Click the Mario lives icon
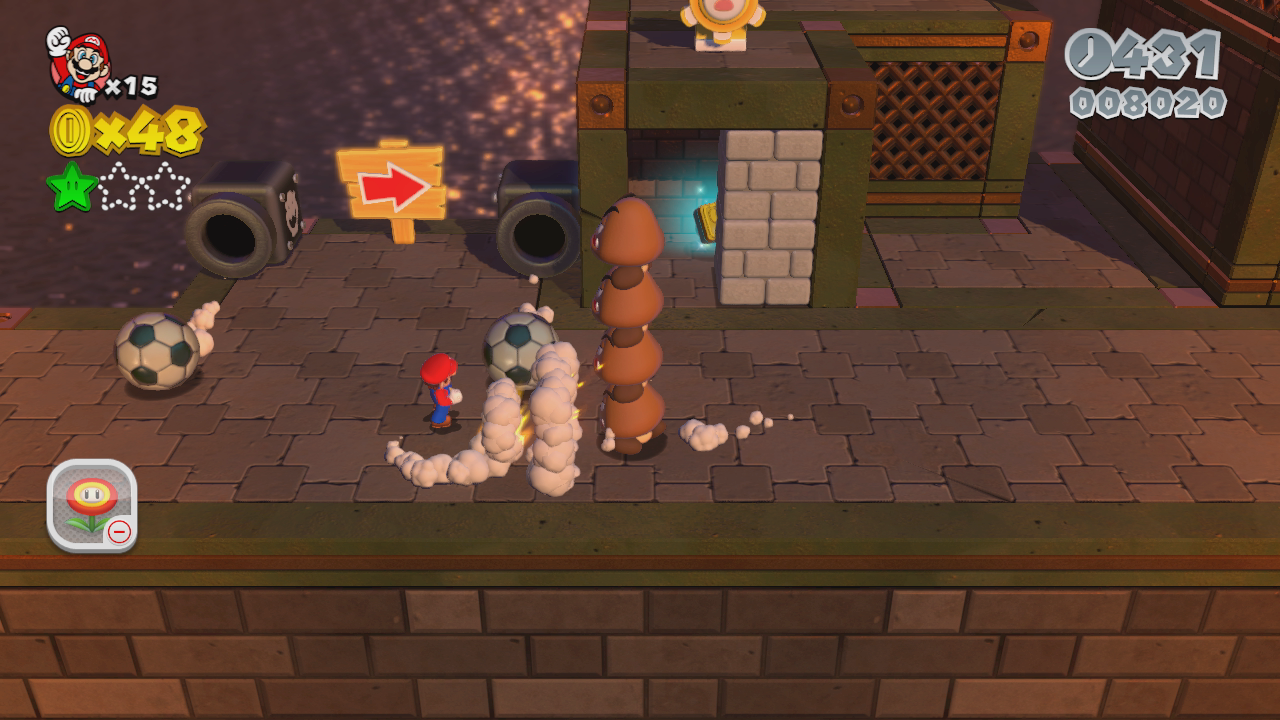Screen dimensions: 1280x720 point(77,64)
